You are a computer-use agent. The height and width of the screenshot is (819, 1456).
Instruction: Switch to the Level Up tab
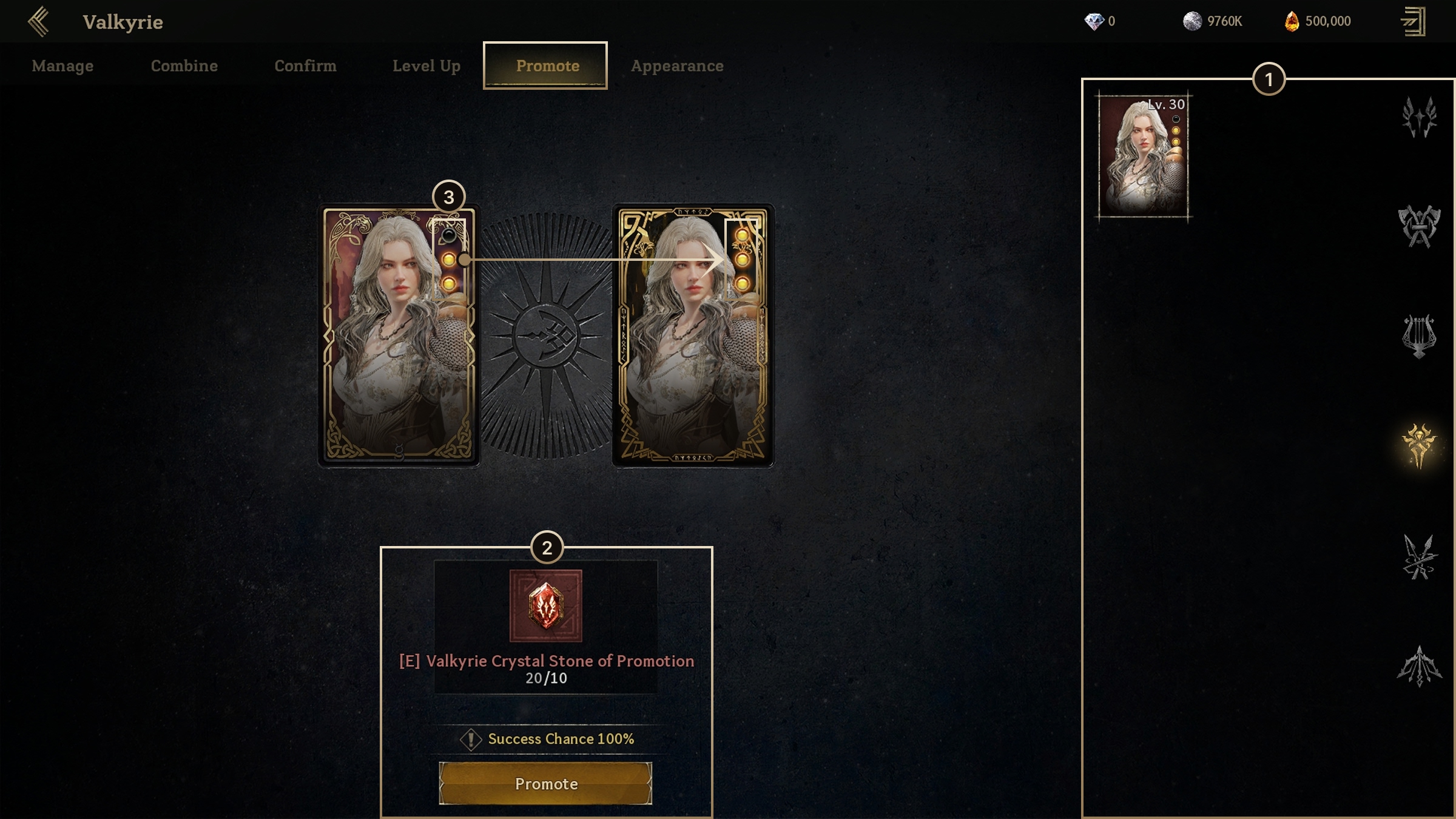426,66
